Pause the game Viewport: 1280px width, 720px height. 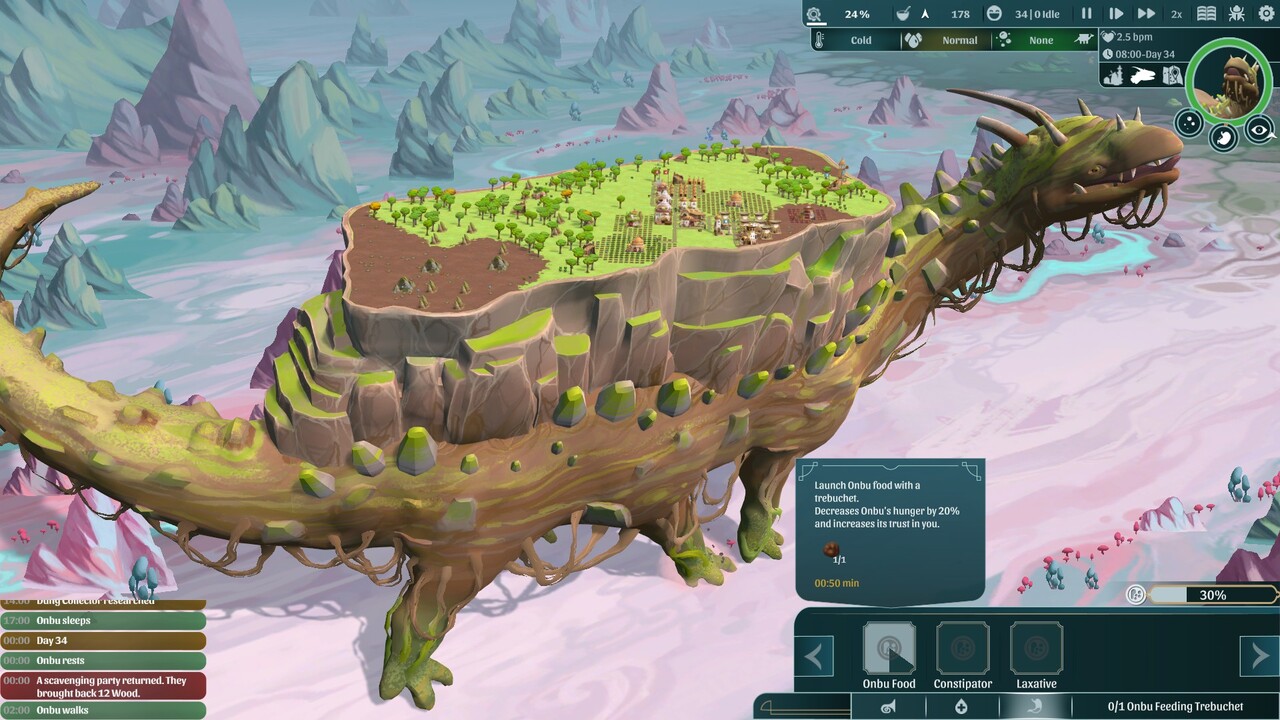coord(1086,14)
